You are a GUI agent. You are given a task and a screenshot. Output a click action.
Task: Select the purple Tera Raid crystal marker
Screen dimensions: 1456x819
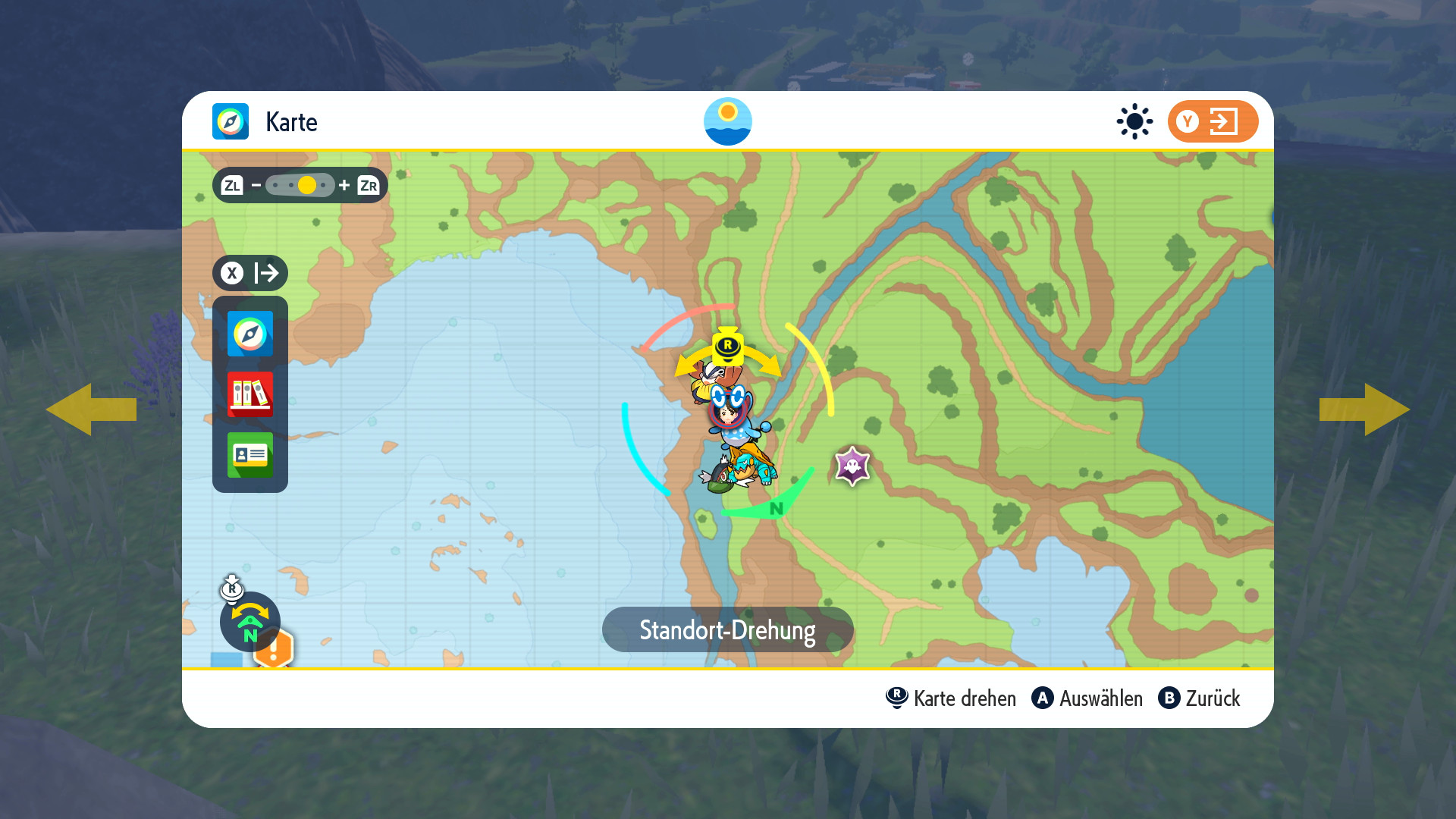pos(852,466)
